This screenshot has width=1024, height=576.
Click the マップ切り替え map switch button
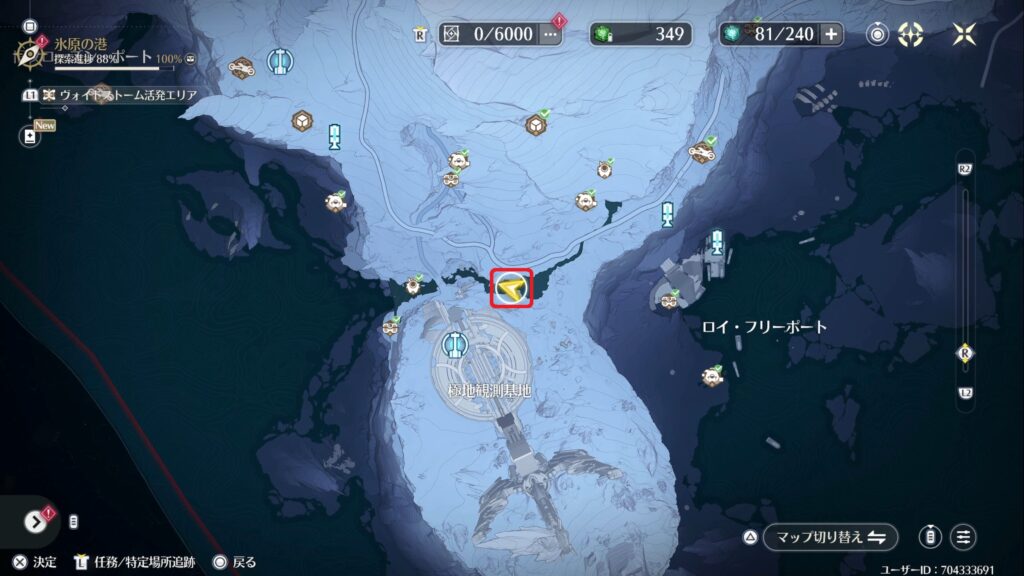(829, 537)
